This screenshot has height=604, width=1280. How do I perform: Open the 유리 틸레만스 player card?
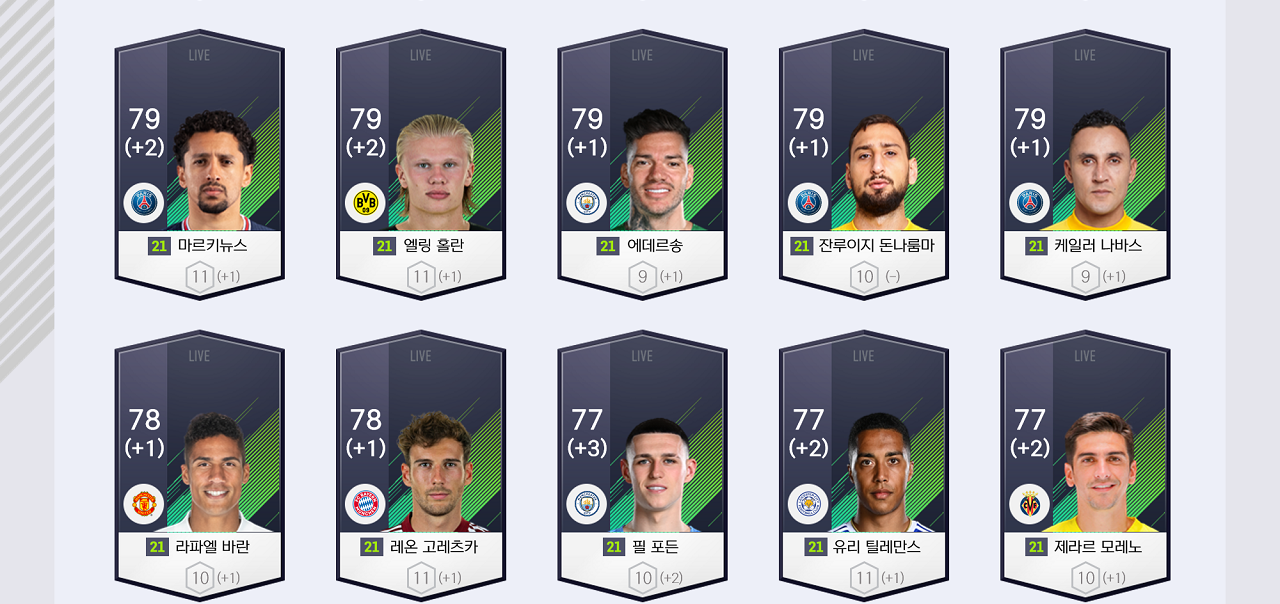tap(864, 466)
